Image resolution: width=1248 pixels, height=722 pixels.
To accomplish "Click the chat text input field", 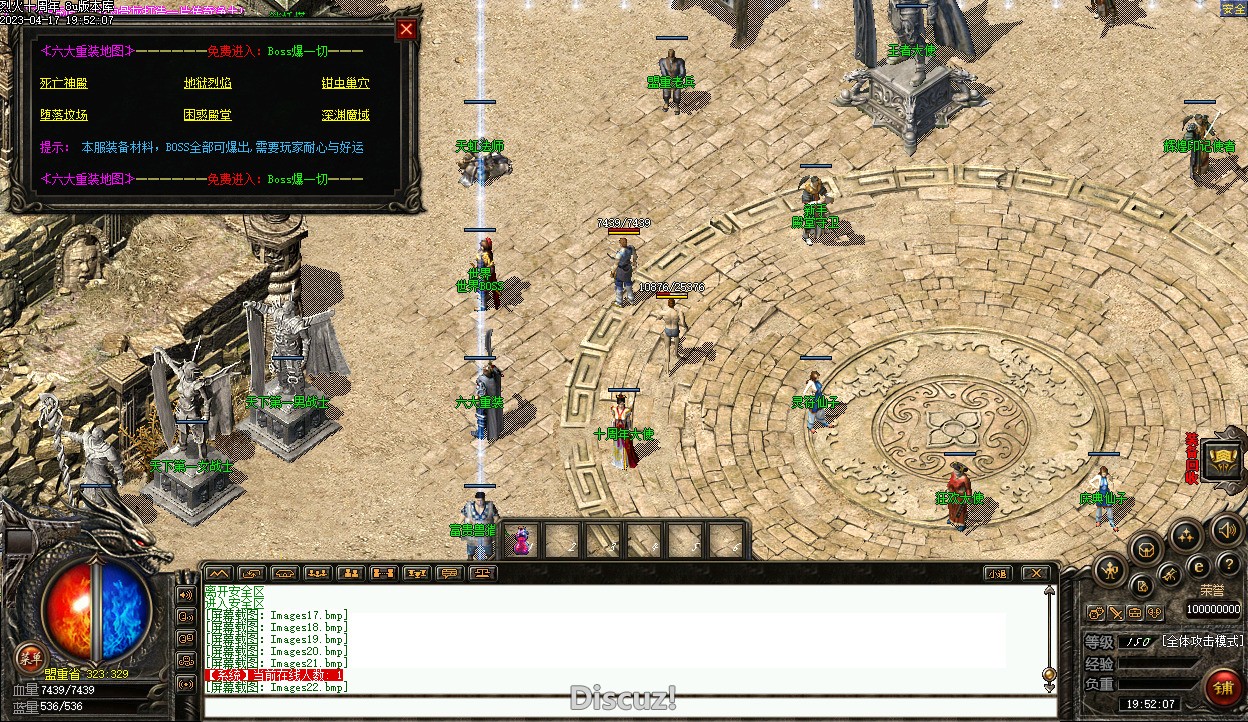I will point(630,707).
